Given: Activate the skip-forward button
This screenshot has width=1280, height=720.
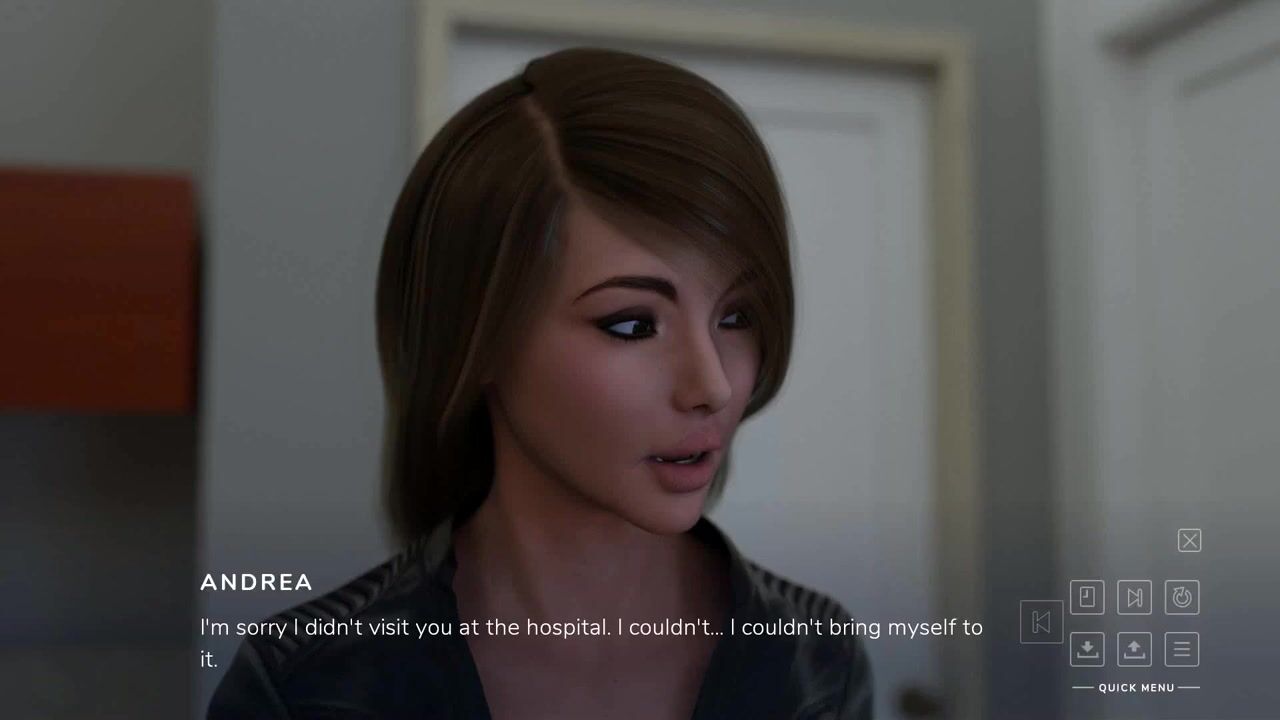Looking at the screenshot, I should (x=1134, y=598).
